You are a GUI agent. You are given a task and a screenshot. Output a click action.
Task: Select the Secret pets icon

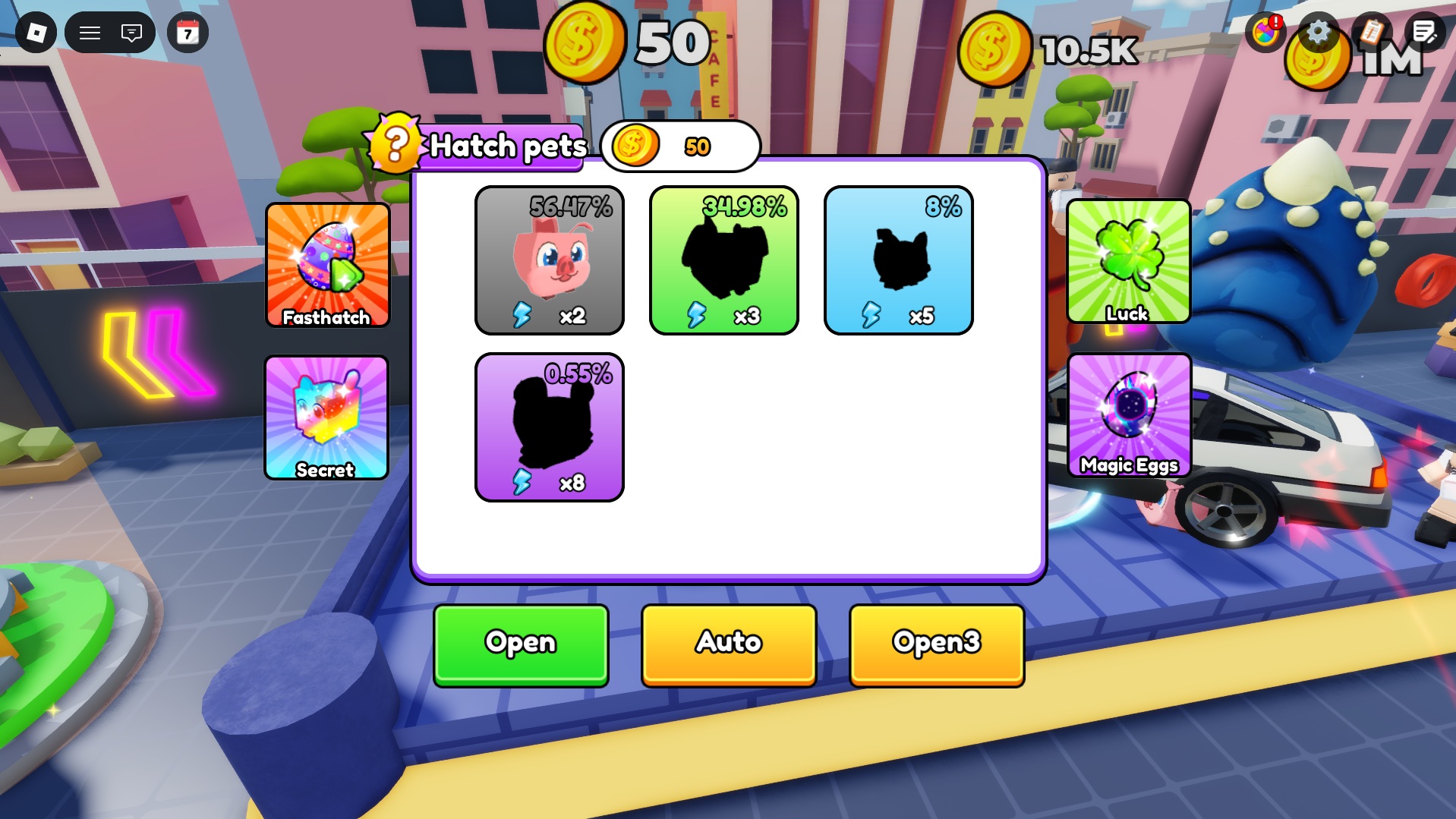click(326, 417)
